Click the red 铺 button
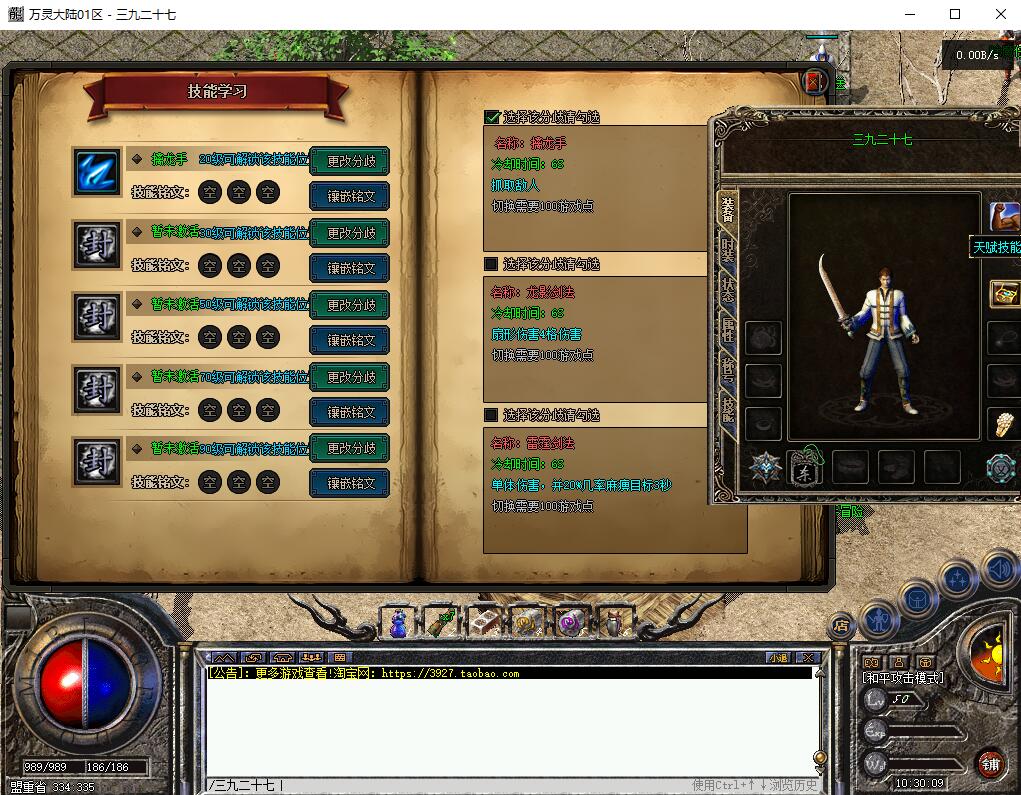Viewport: 1021px width, 795px height. pyautogui.click(x=991, y=765)
